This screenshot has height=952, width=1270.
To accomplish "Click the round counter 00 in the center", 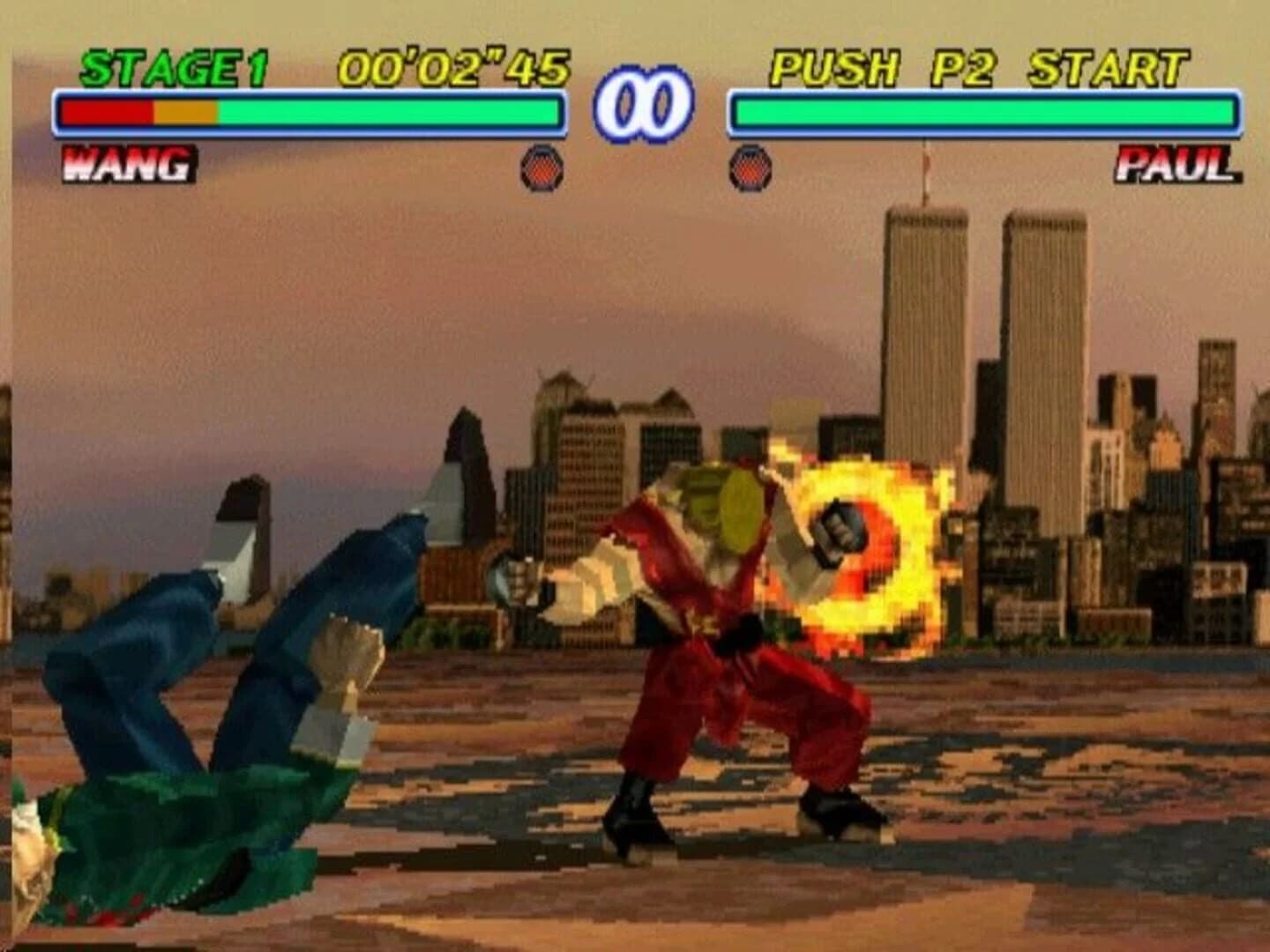I will pyautogui.click(x=641, y=103).
